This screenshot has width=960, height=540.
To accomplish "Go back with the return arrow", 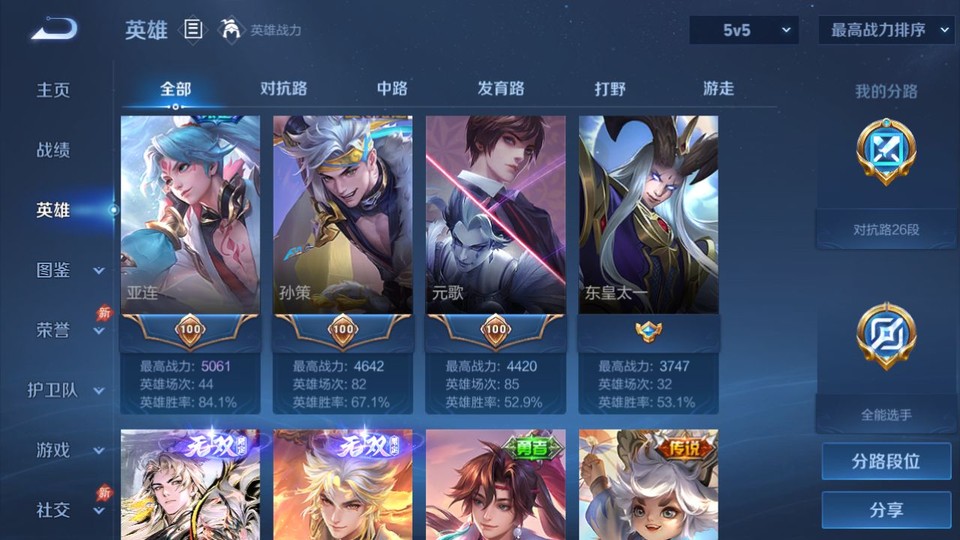I will pos(54,30).
